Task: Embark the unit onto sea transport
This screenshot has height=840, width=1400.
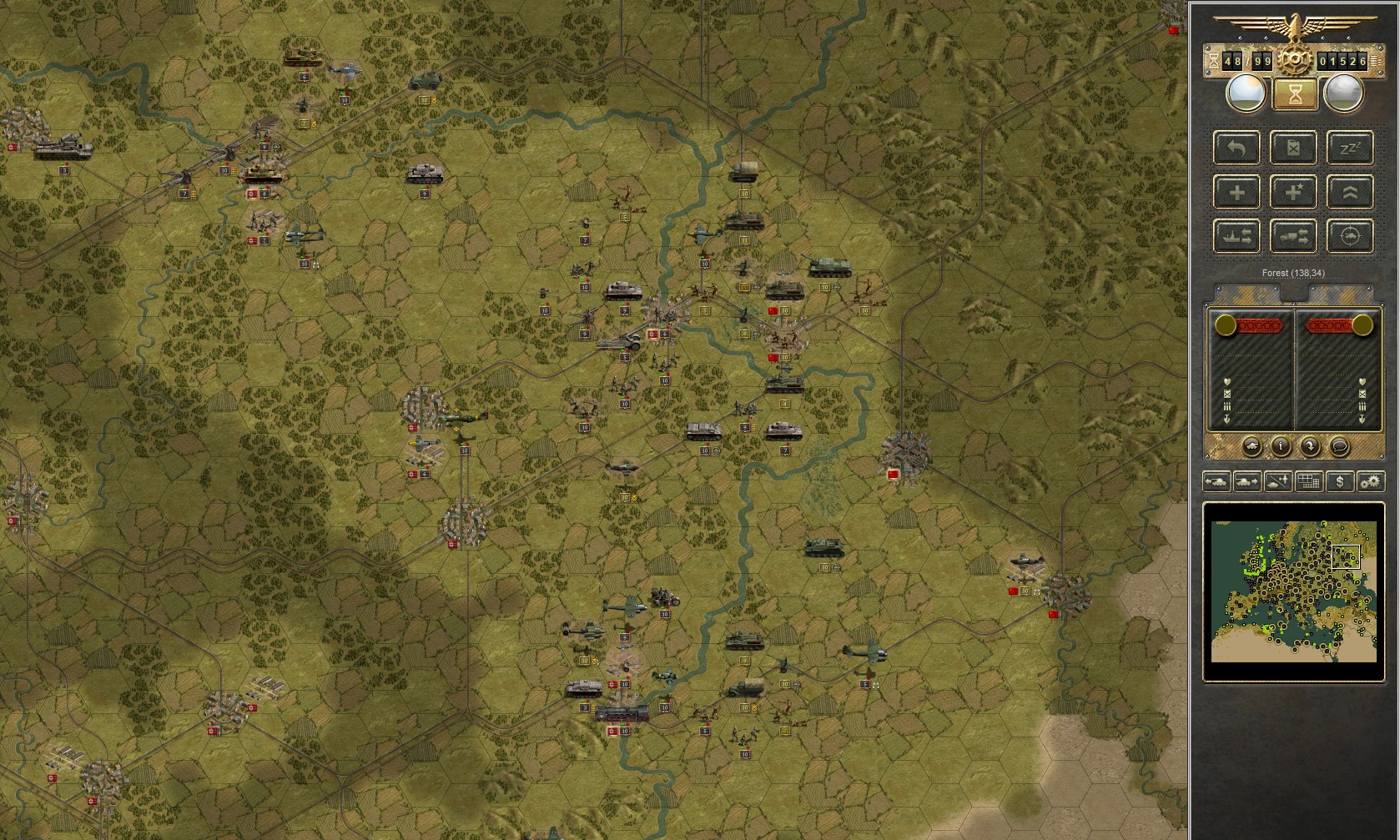Action: 1236,236
